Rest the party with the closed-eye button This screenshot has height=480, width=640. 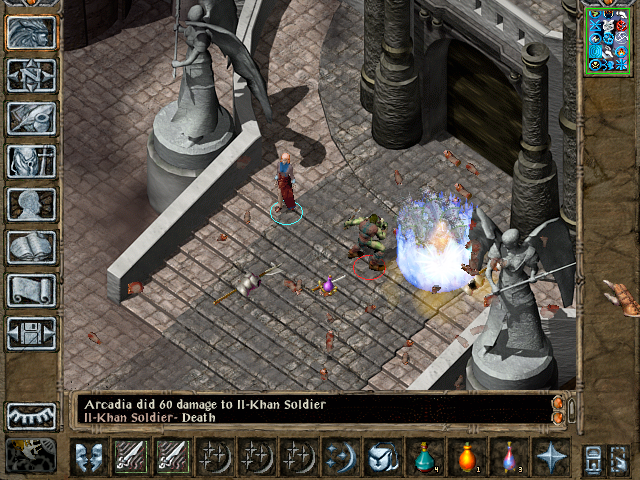31,415
